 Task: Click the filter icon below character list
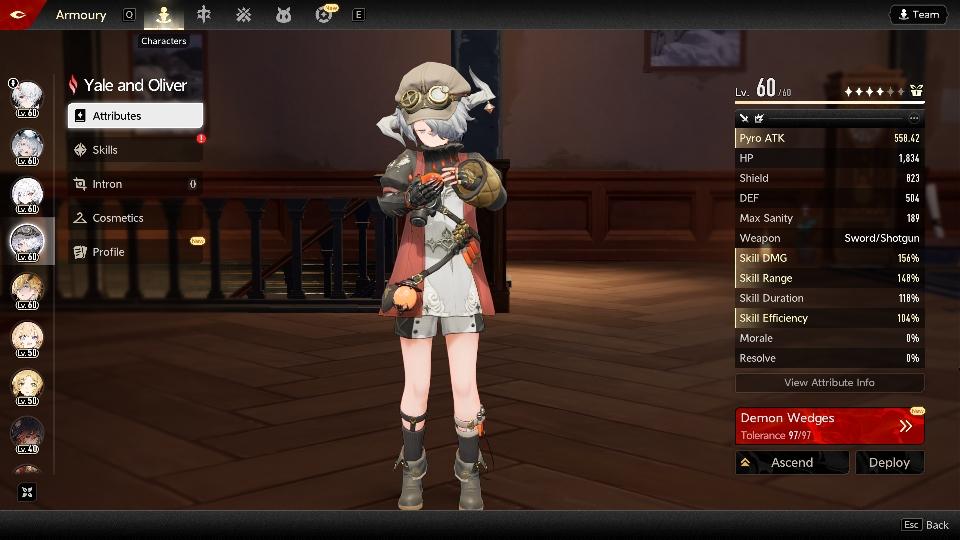[x=27, y=492]
